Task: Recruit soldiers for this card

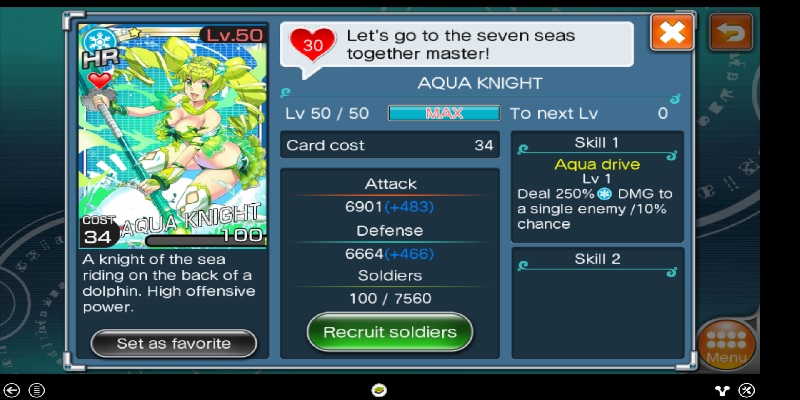Action: click(x=389, y=332)
